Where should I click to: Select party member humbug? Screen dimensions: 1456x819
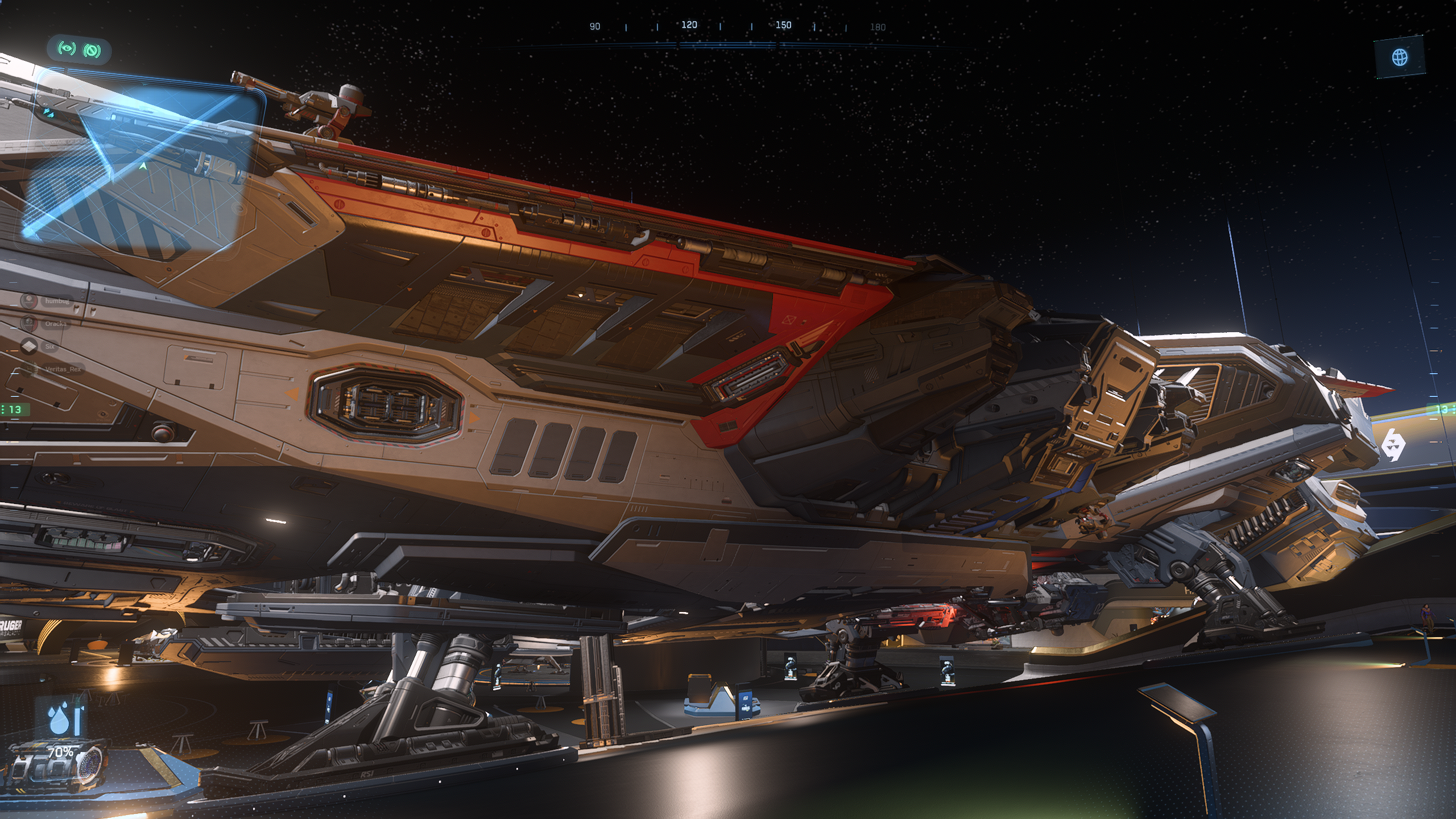tap(57, 301)
